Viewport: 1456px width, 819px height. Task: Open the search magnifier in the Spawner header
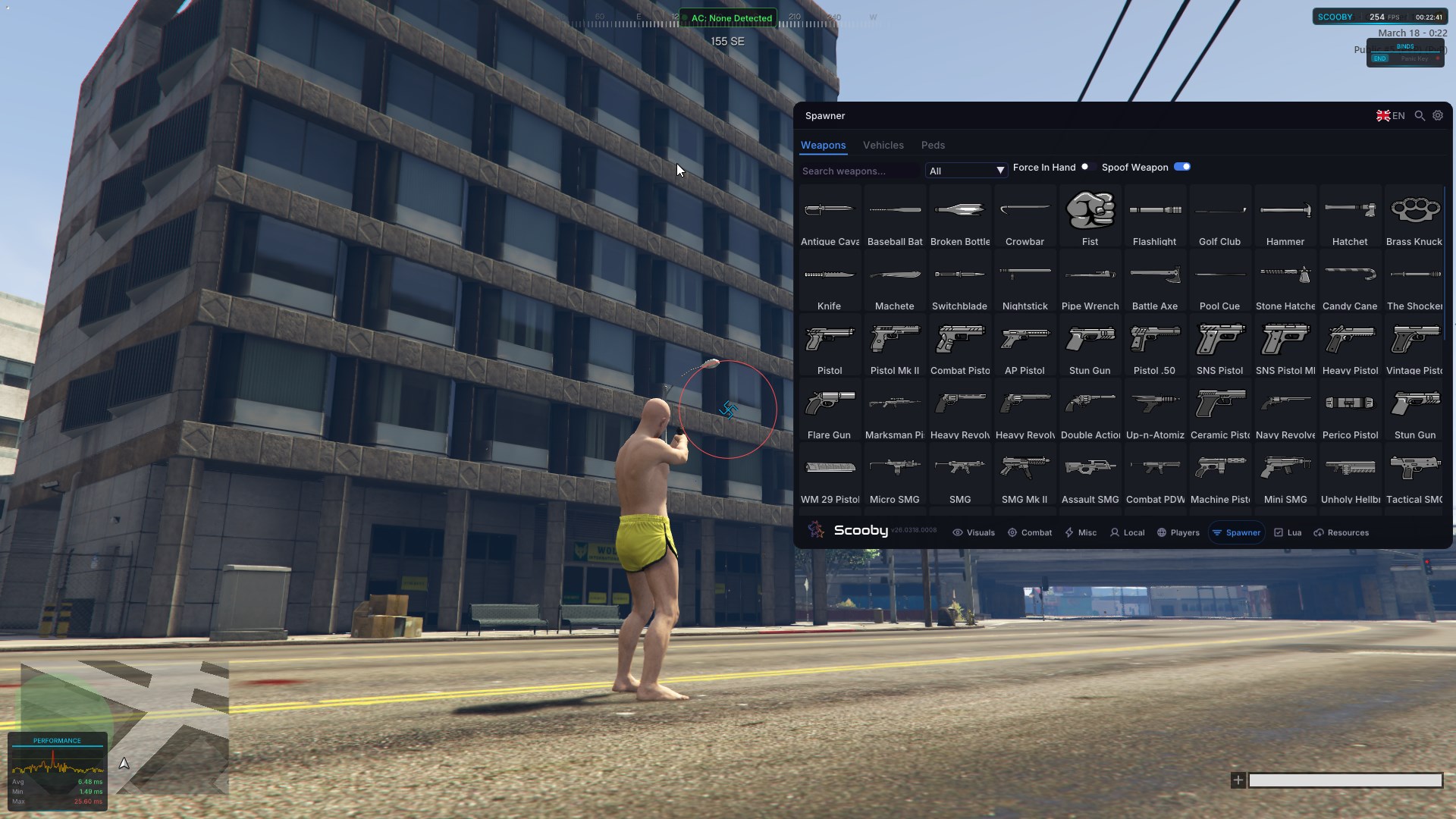tap(1419, 115)
